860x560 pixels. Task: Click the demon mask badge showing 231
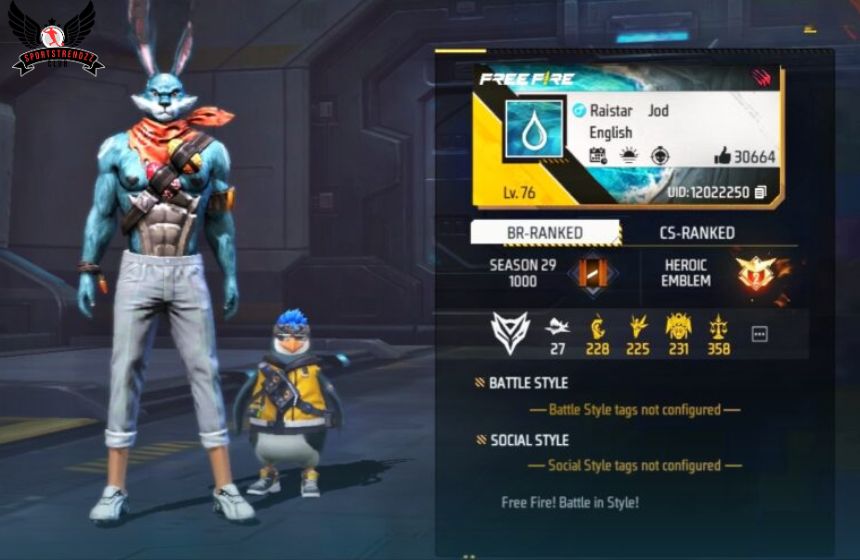[x=679, y=326]
